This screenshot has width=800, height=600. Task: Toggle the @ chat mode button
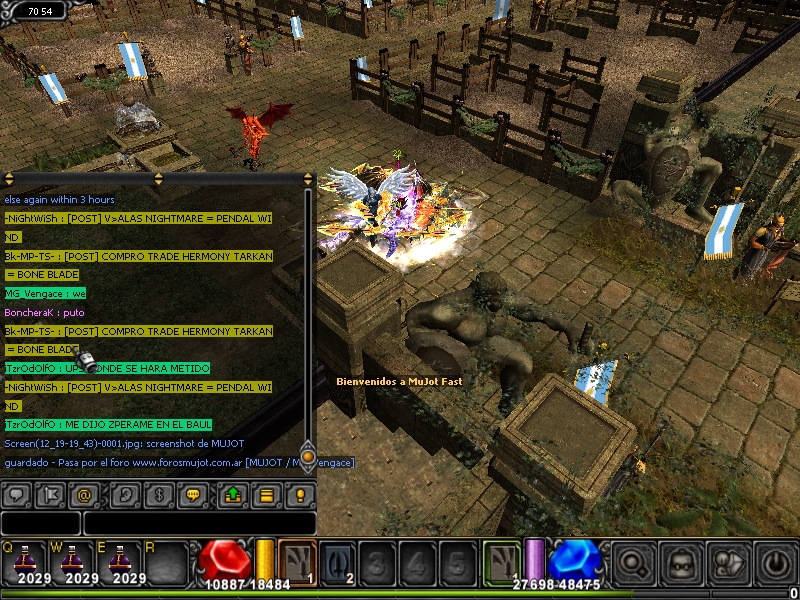pyautogui.click(x=85, y=494)
